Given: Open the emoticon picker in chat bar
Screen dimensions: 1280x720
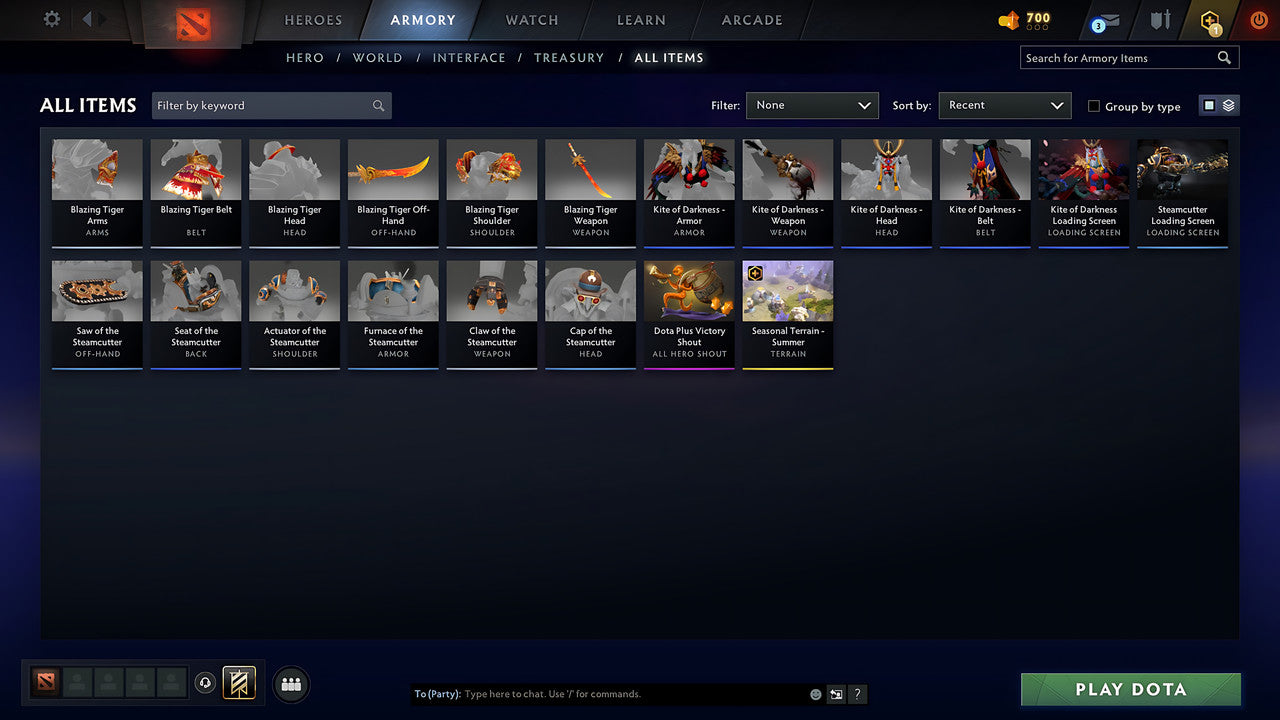Looking at the screenshot, I should coord(814,693).
